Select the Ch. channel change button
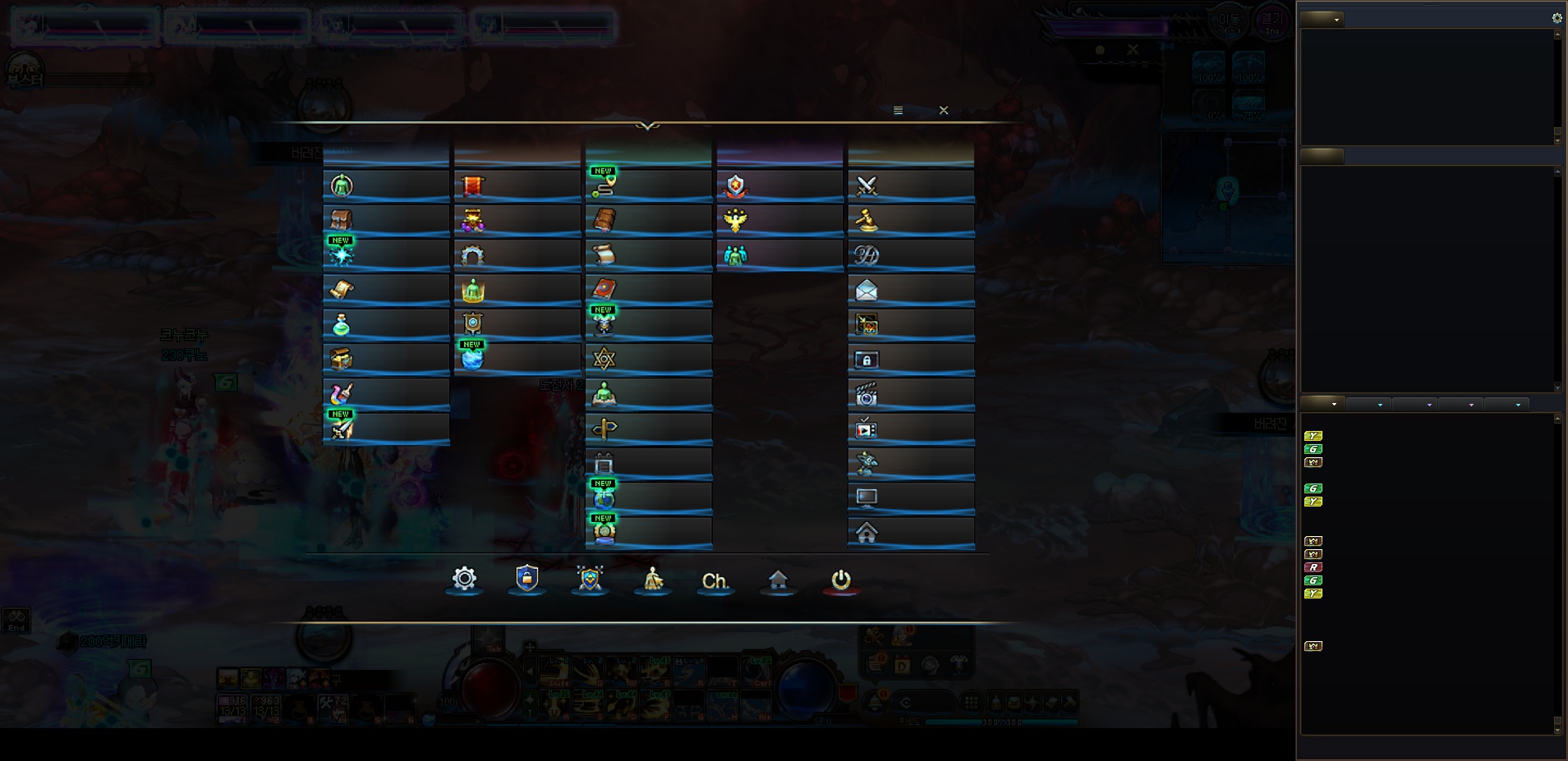This screenshot has width=1568, height=761. pyautogui.click(x=715, y=581)
